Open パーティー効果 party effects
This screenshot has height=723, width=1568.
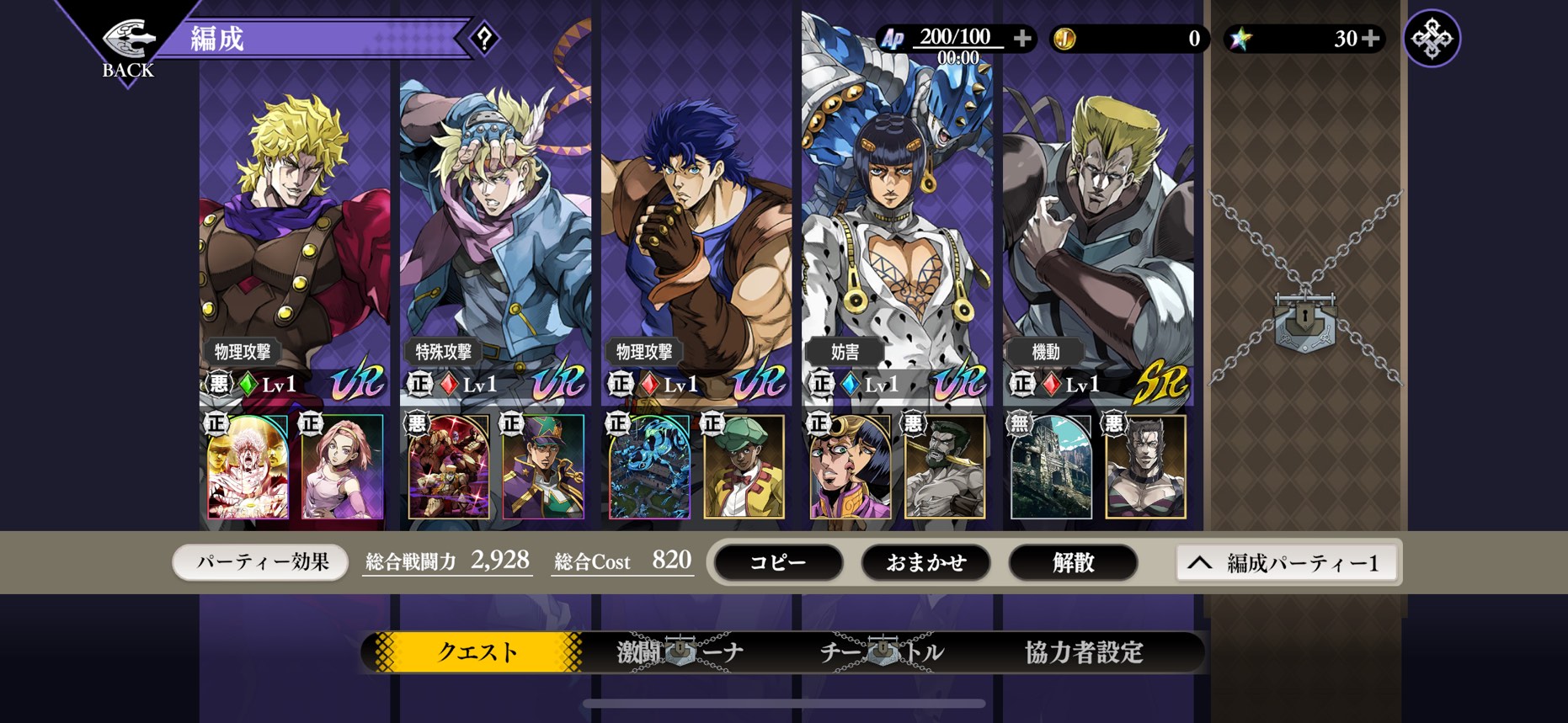pos(261,562)
